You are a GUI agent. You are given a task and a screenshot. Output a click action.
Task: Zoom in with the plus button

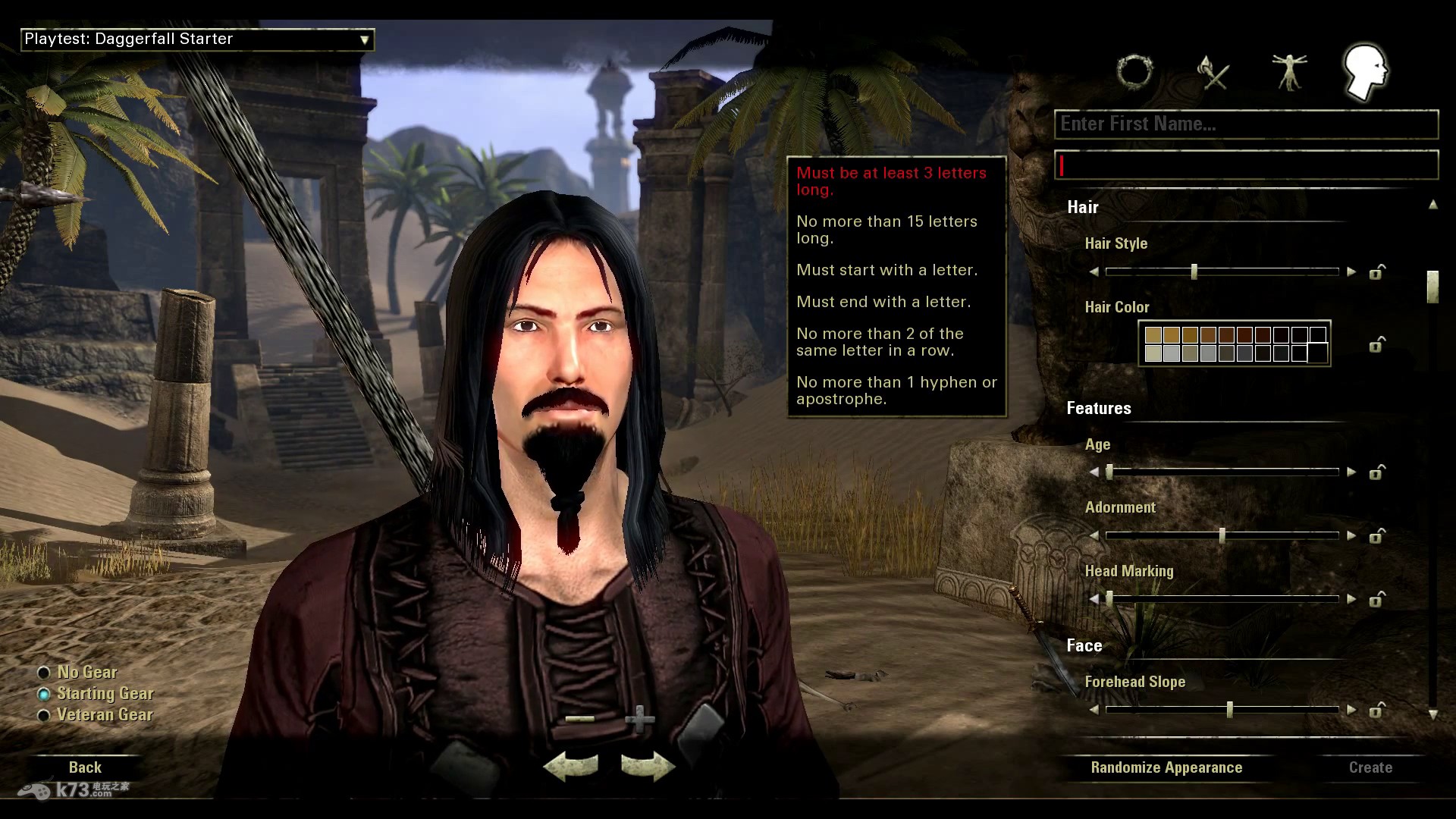(639, 719)
